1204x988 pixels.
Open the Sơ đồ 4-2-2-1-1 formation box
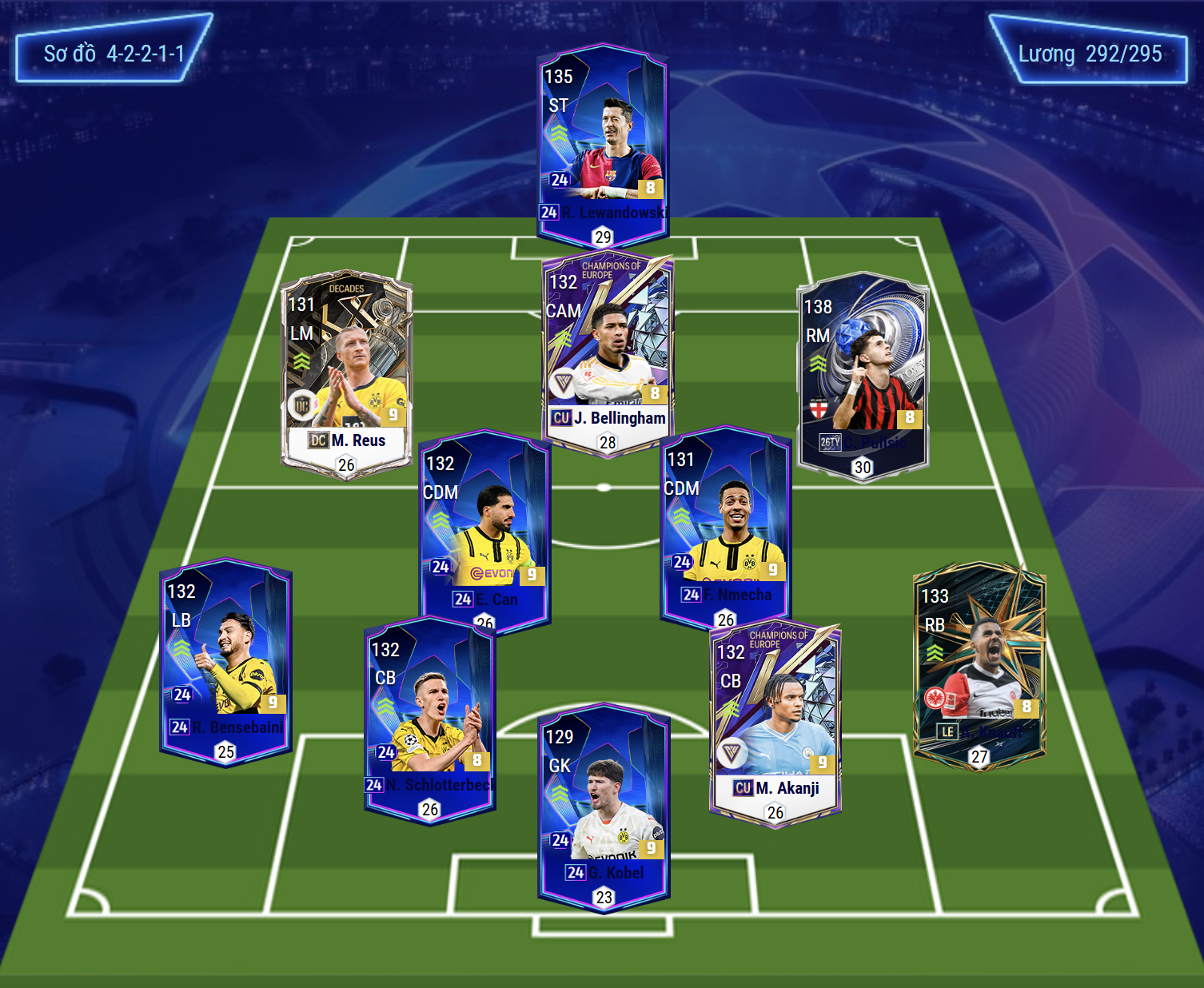click(x=114, y=54)
